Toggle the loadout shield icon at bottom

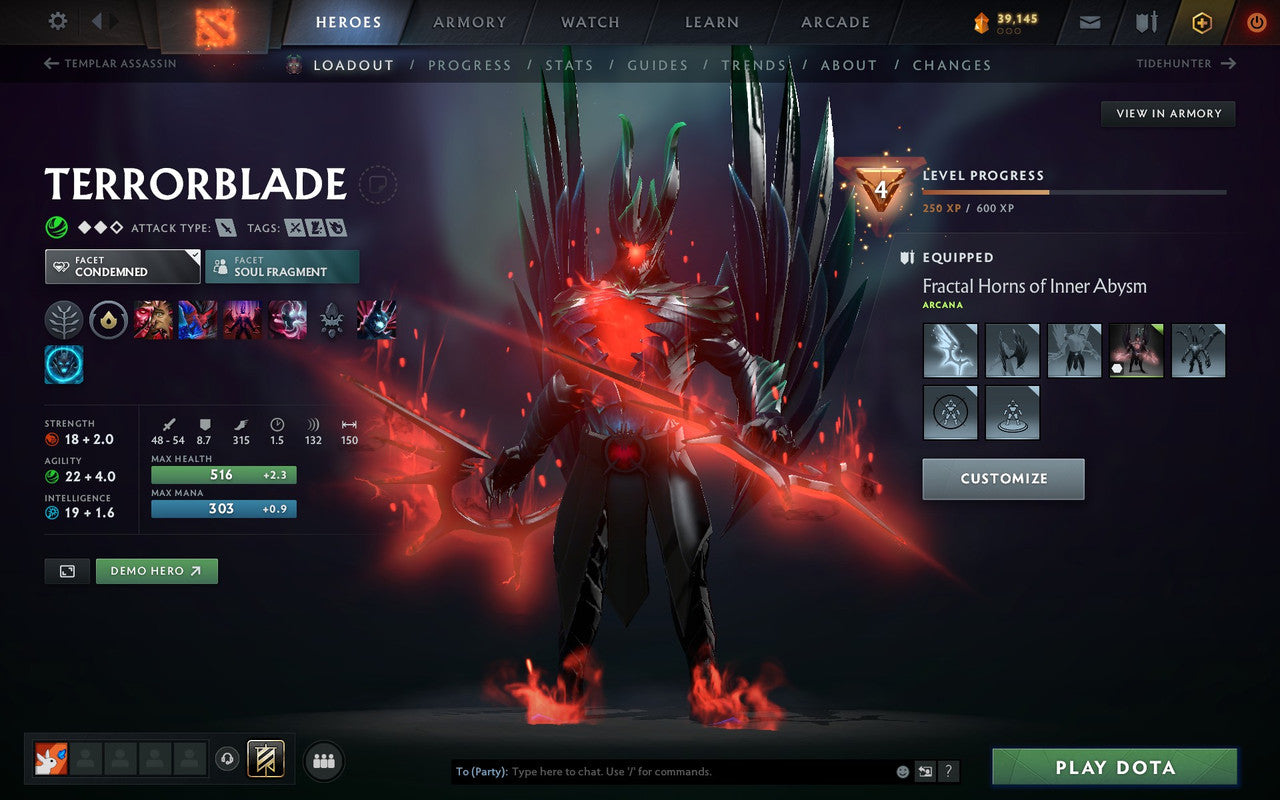pyautogui.click(x=265, y=759)
